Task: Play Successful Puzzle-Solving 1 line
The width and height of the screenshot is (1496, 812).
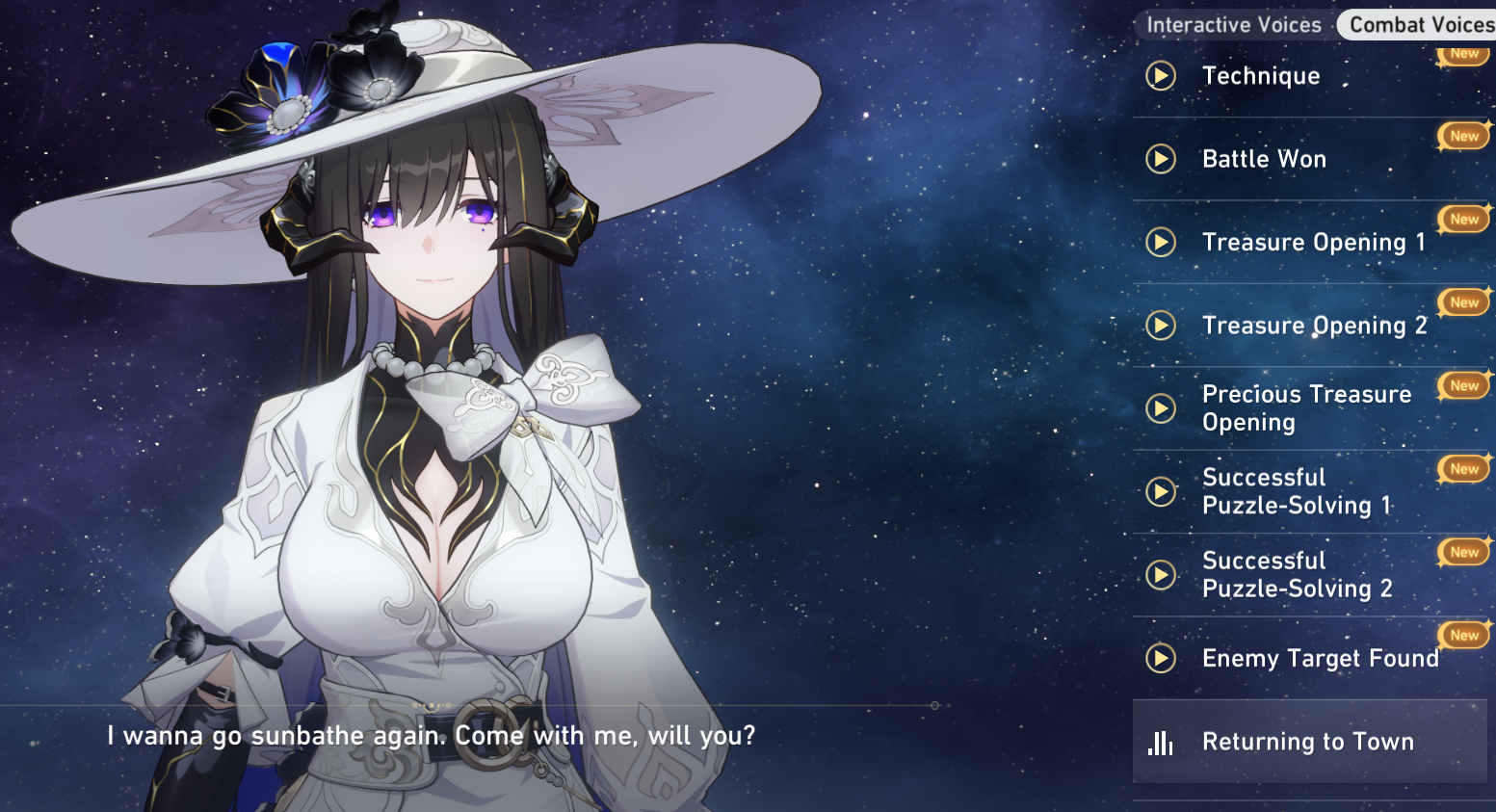Action: (x=1161, y=491)
